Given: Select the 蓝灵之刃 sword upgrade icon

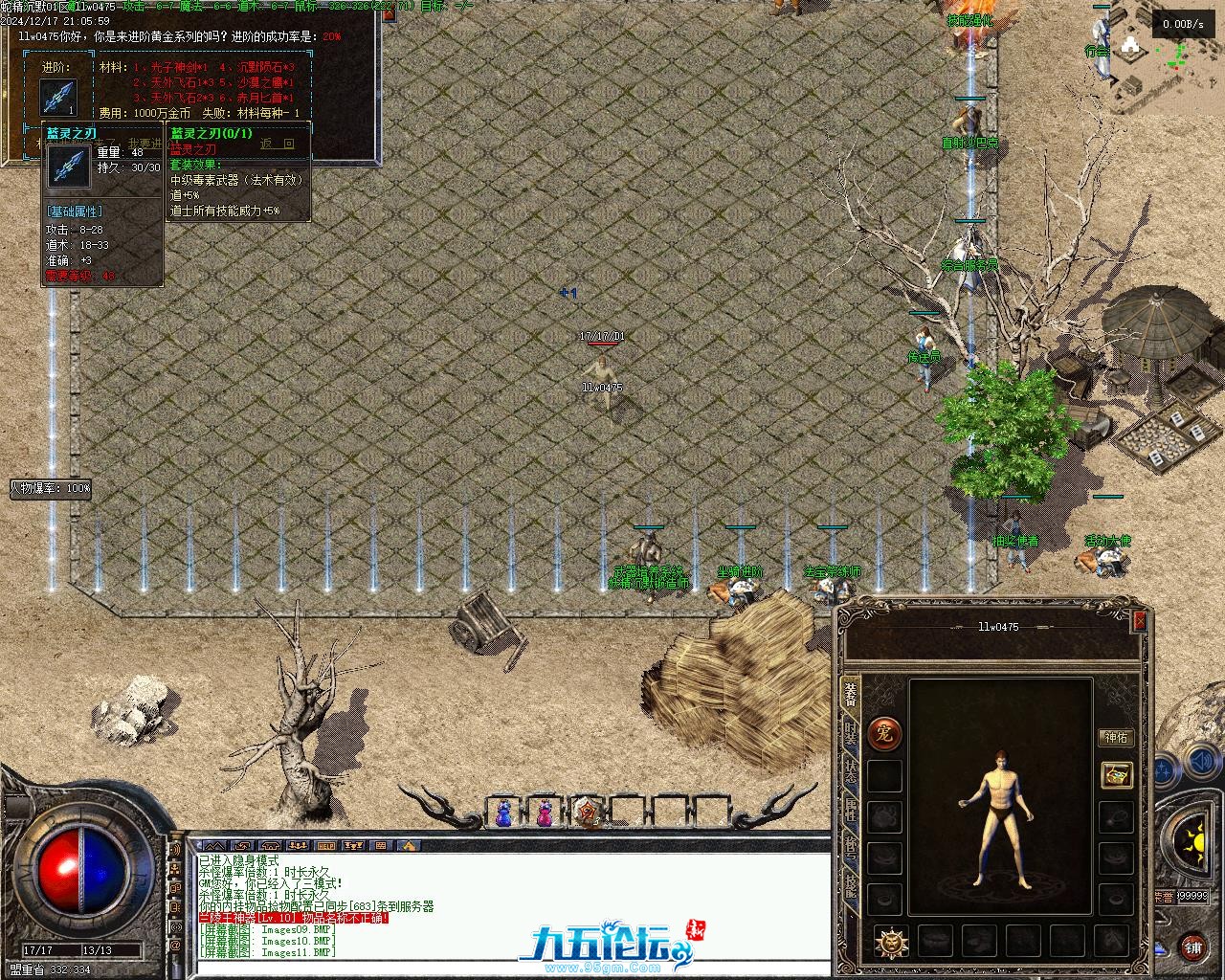Looking at the screenshot, I should click(x=58, y=97).
